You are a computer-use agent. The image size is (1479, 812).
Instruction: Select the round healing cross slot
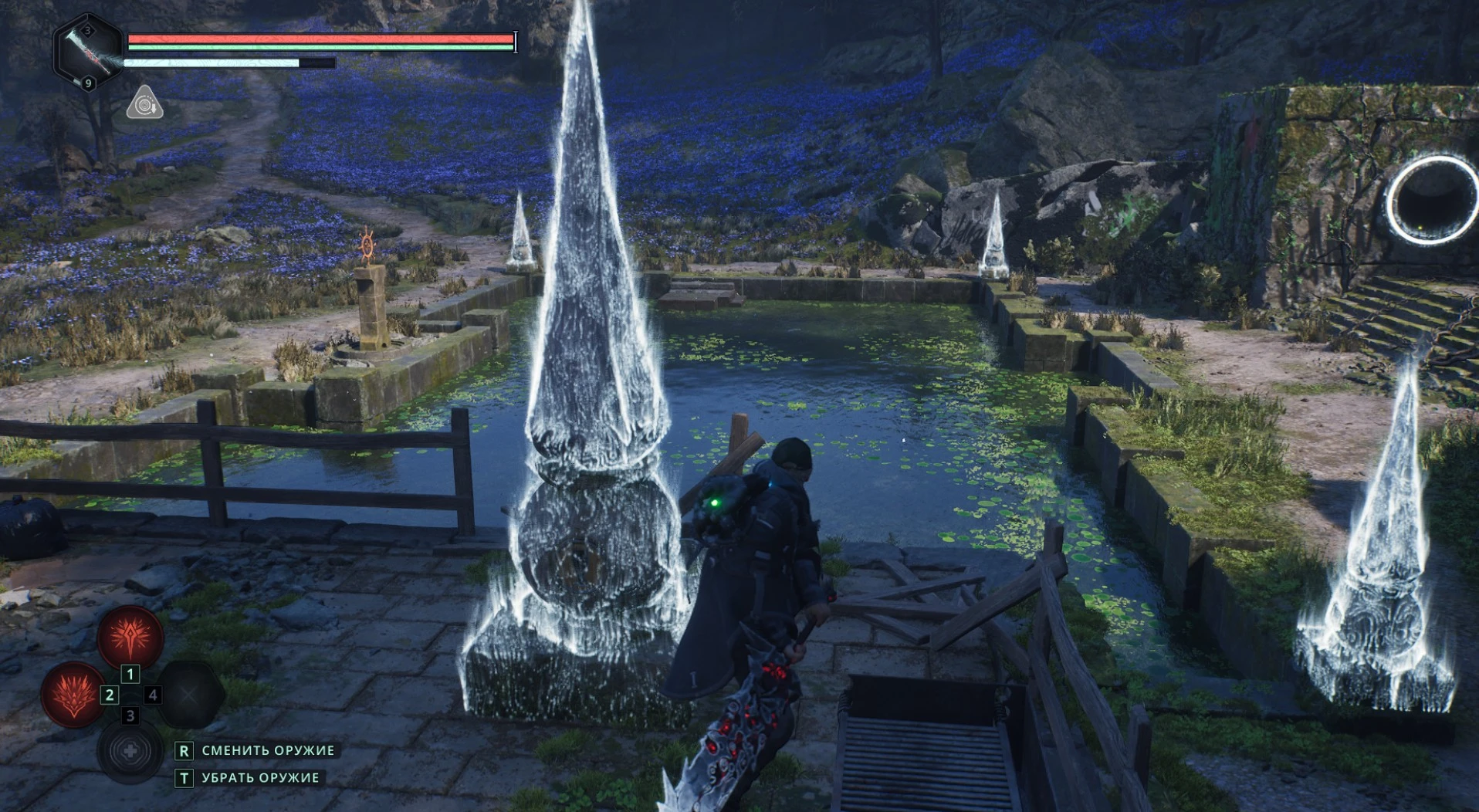130,751
